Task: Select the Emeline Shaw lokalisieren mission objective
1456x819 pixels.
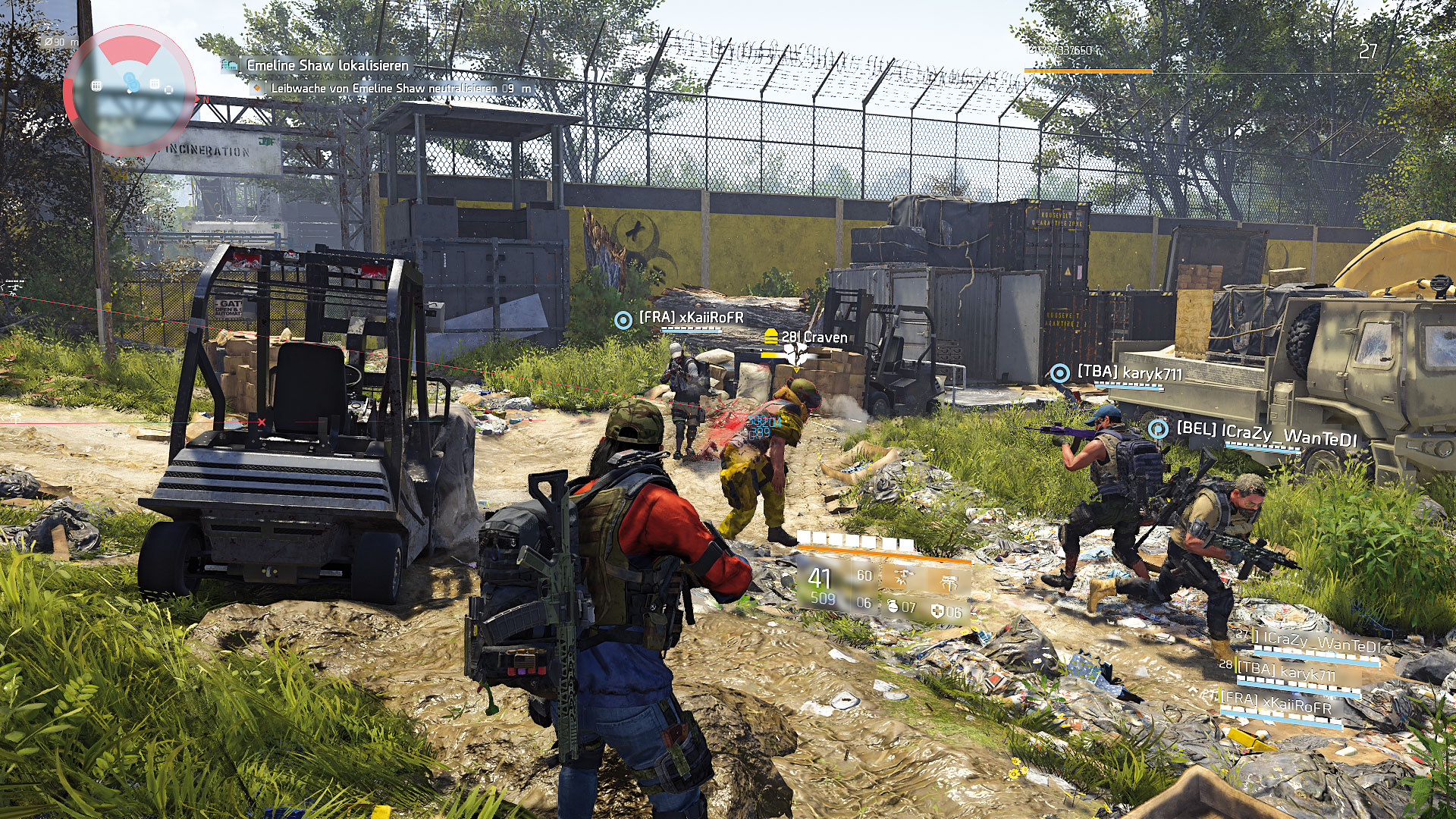Action: click(x=327, y=66)
